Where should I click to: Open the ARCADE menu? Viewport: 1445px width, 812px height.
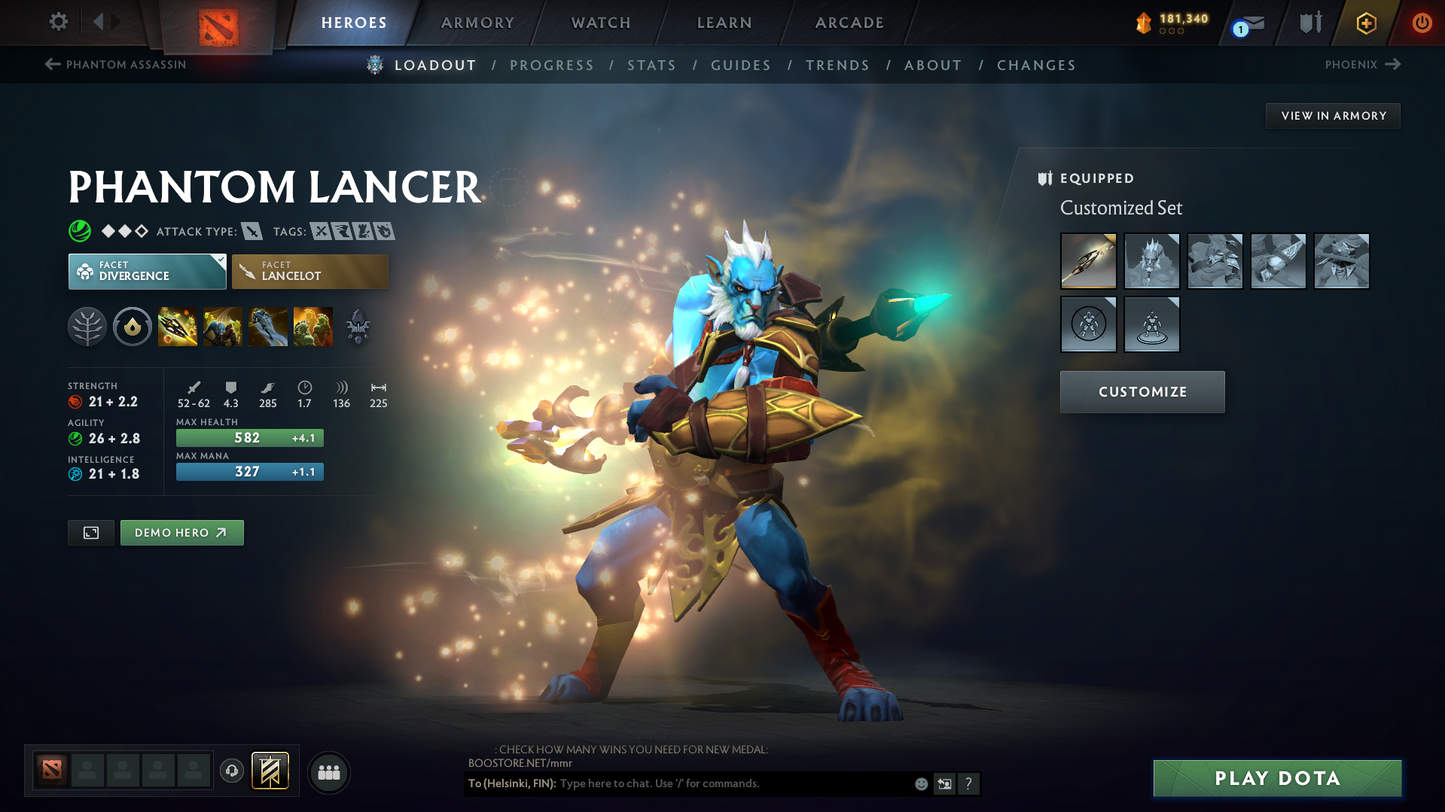click(849, 22)
